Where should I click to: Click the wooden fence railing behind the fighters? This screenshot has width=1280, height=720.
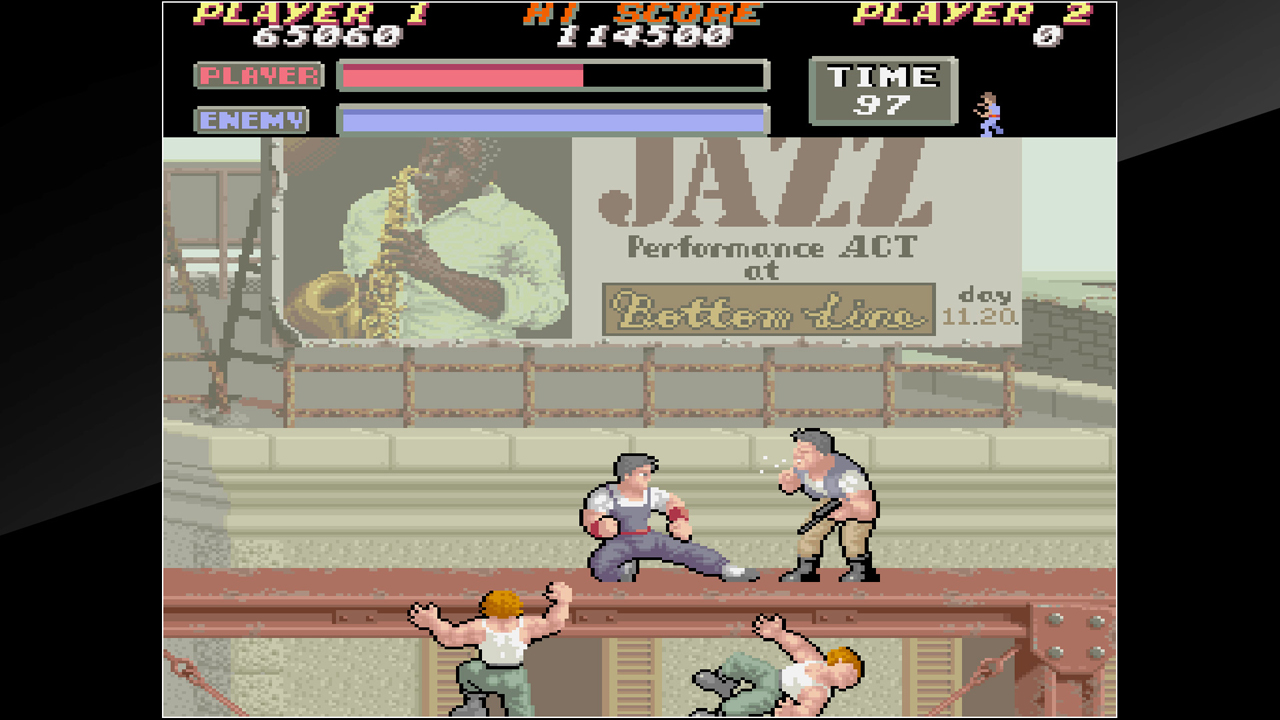tap(650, 370)
